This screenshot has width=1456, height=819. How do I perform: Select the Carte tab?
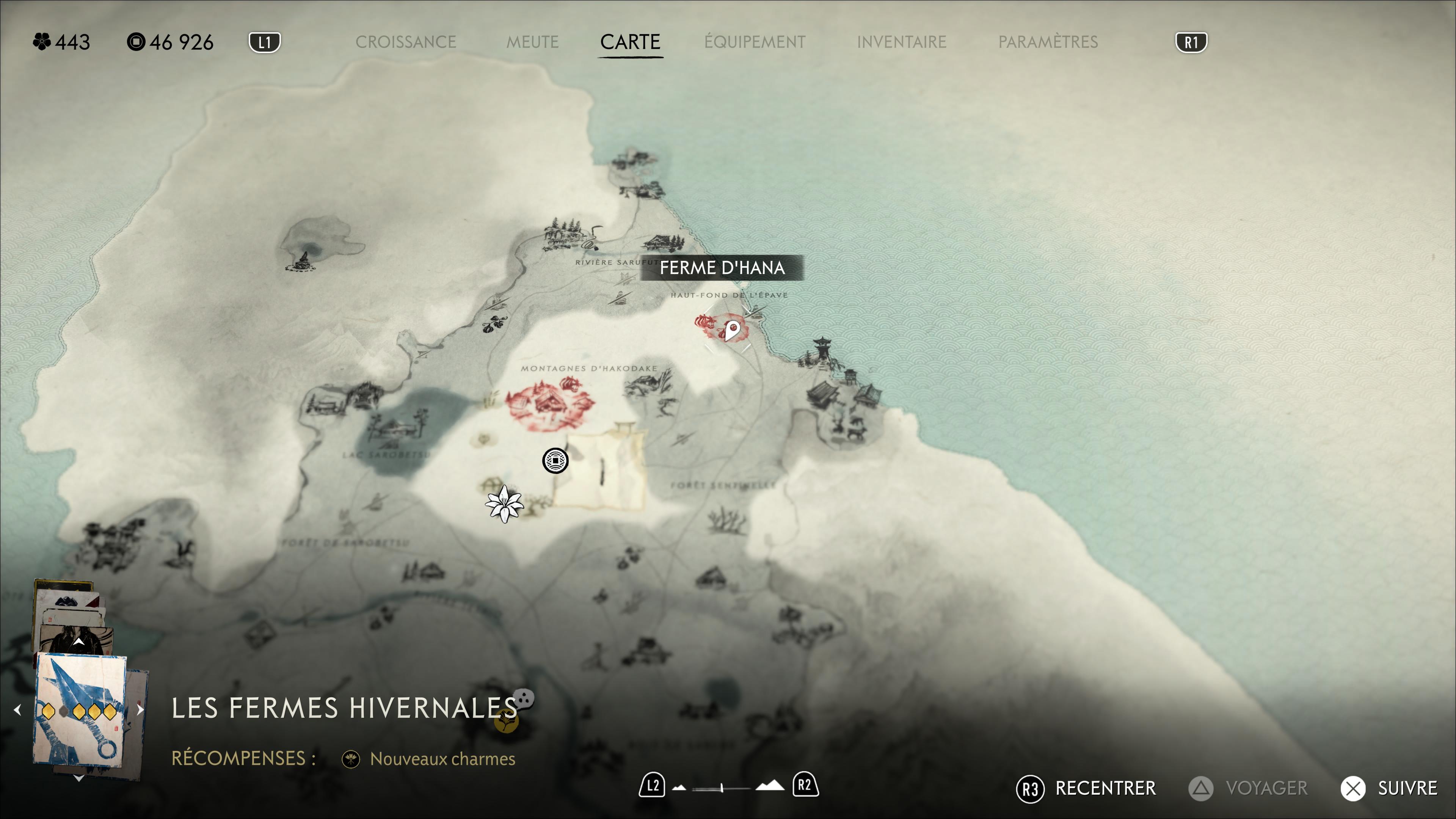pos(630,42)
